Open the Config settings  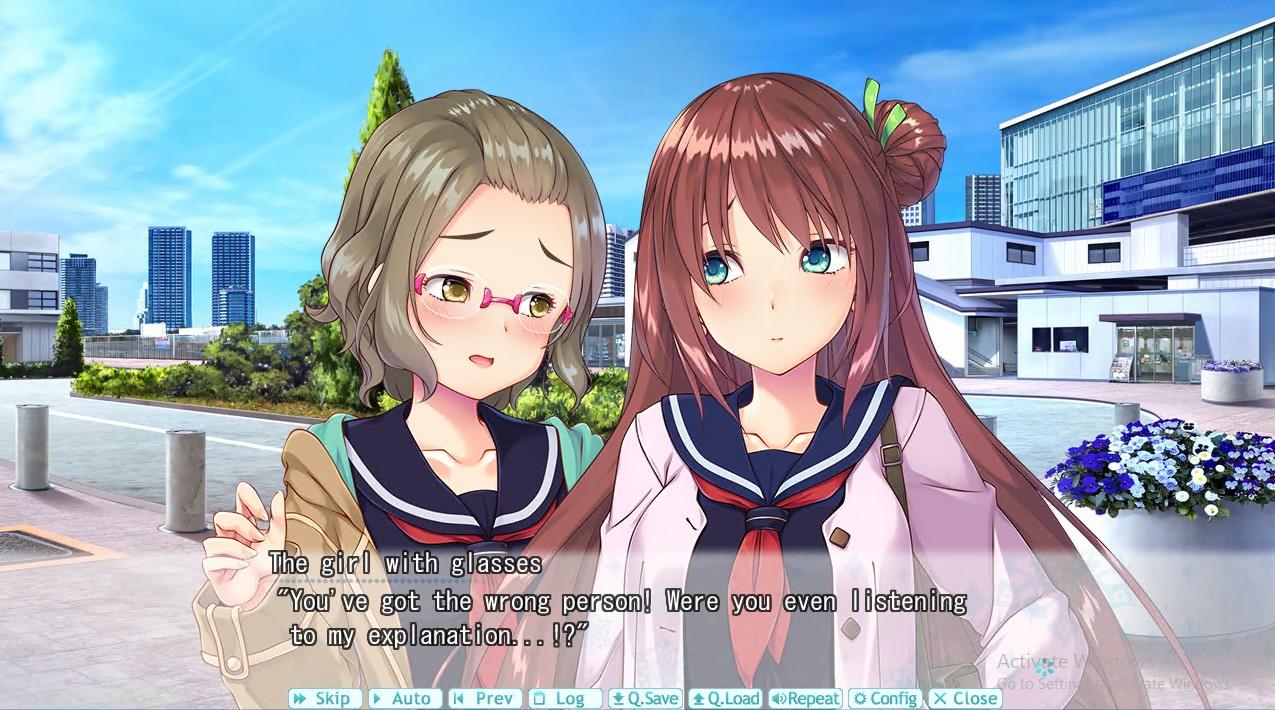(x=885, y=699)
